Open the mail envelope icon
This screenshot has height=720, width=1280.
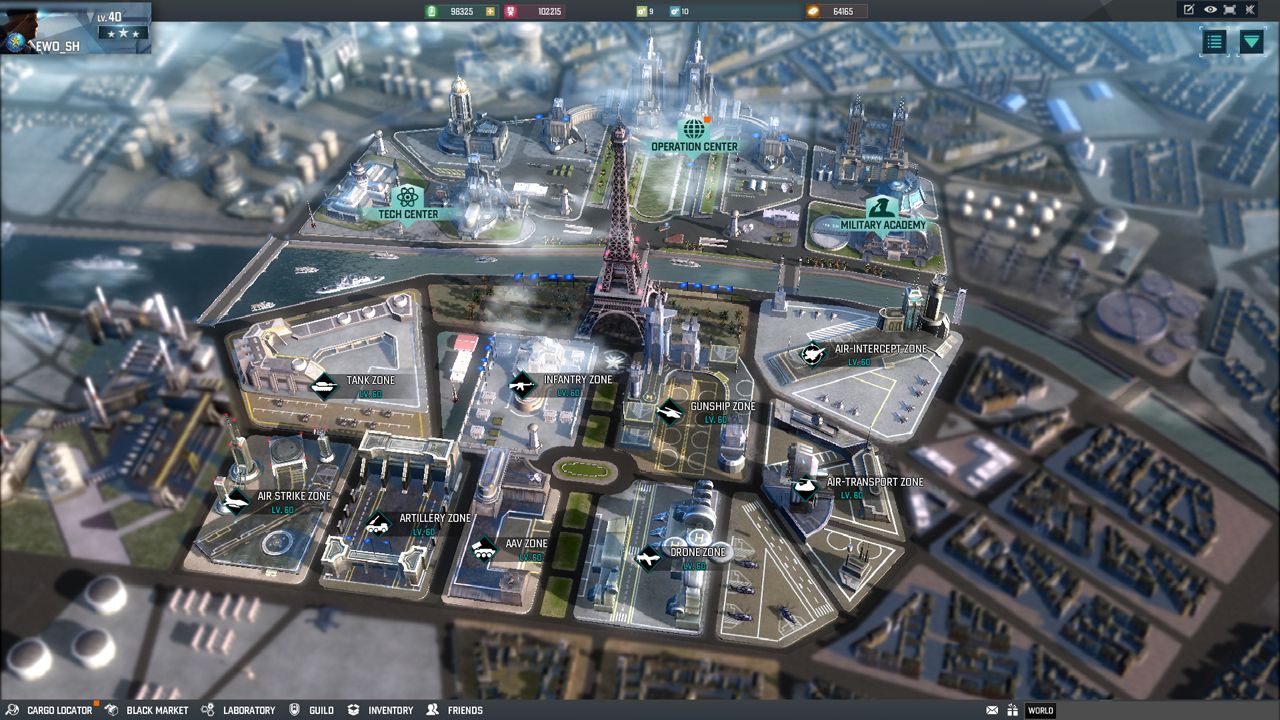[x=992, y=710]
